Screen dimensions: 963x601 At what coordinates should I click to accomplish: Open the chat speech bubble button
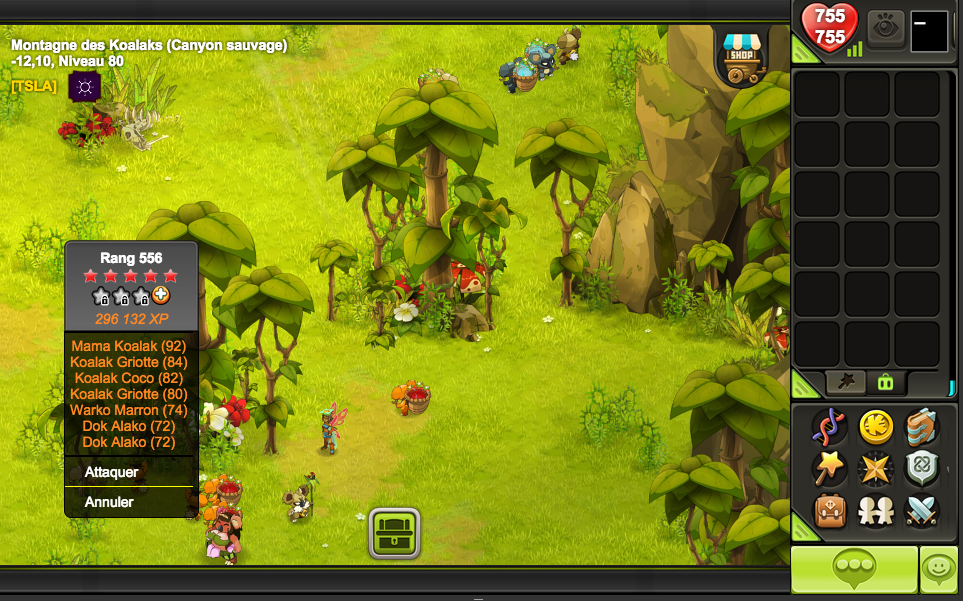pyautogui.click(x=854, y=569)
